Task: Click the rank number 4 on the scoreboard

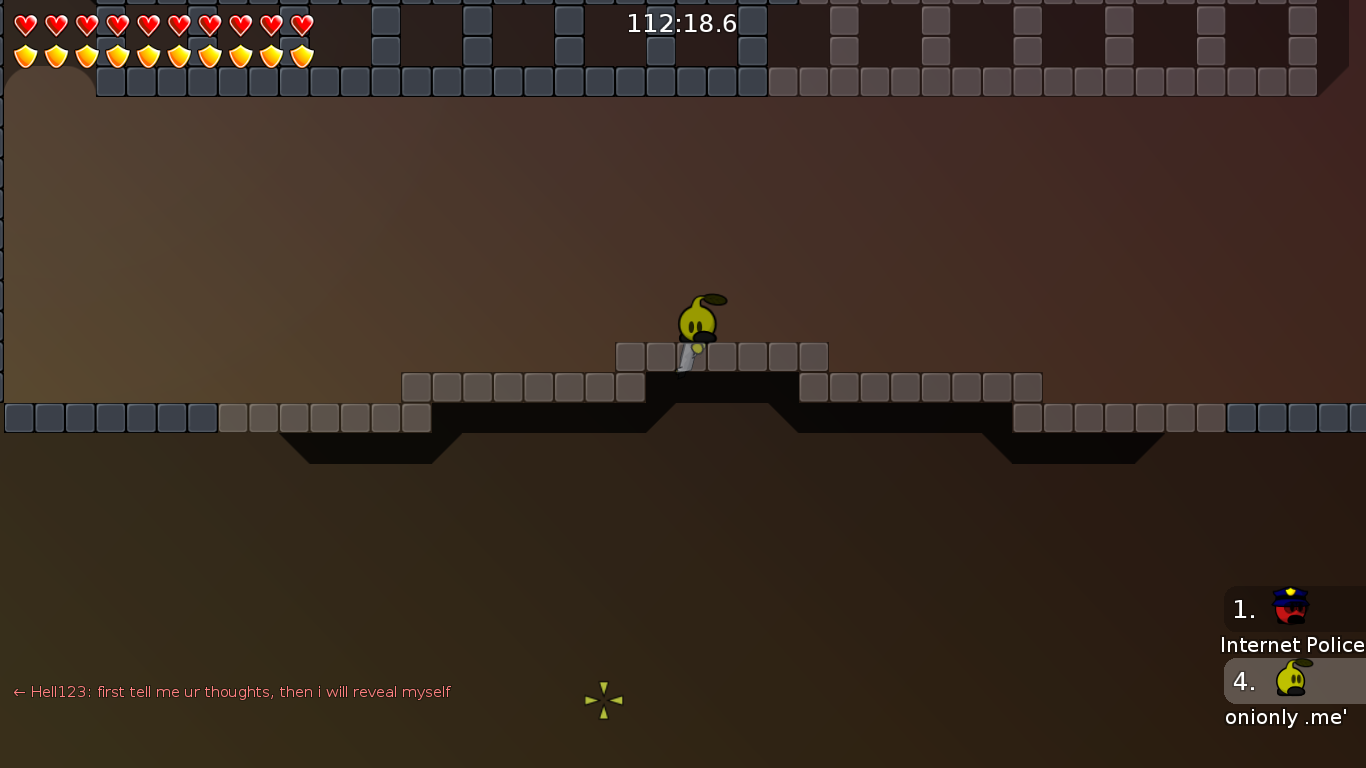Action: 1242,682
